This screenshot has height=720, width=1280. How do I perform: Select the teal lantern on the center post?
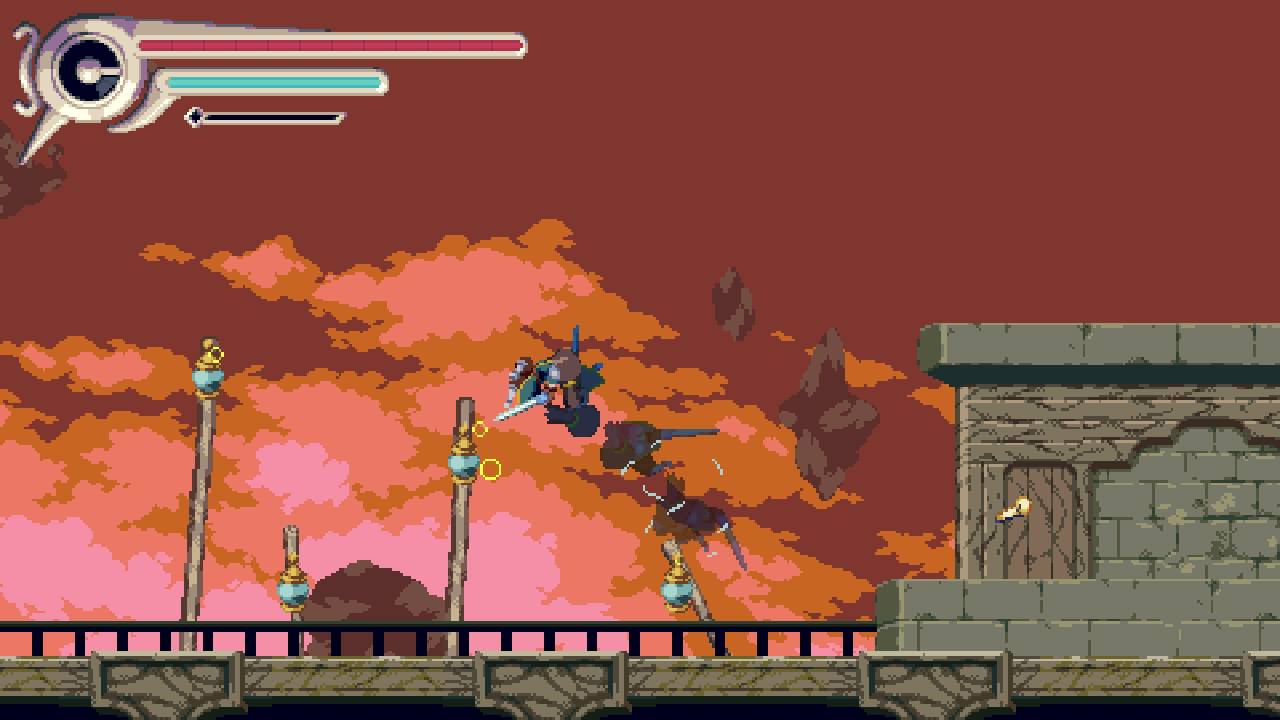(463, 465)
